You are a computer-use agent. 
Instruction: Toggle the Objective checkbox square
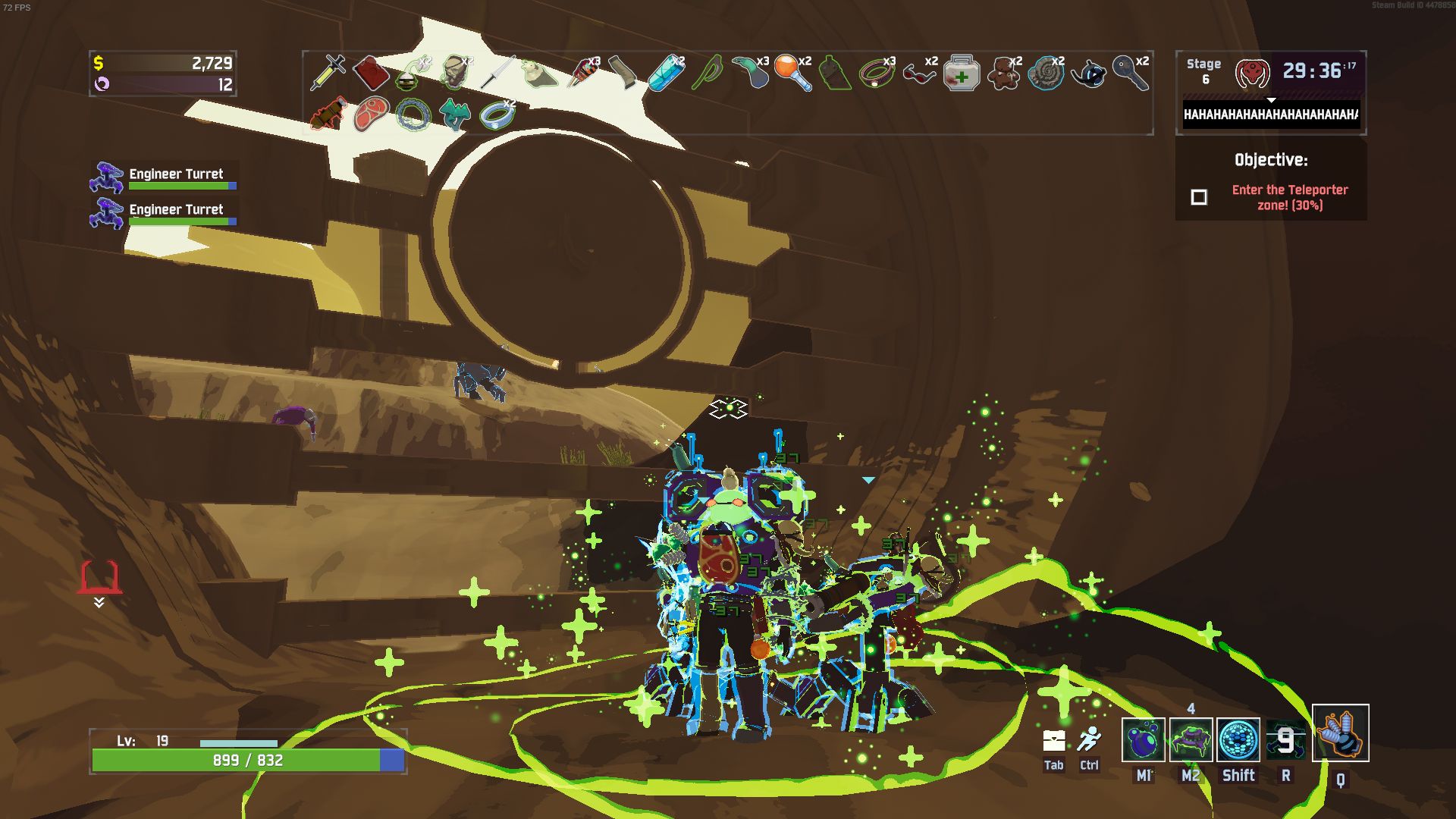pyautogui.click(x=1200, y=198)
